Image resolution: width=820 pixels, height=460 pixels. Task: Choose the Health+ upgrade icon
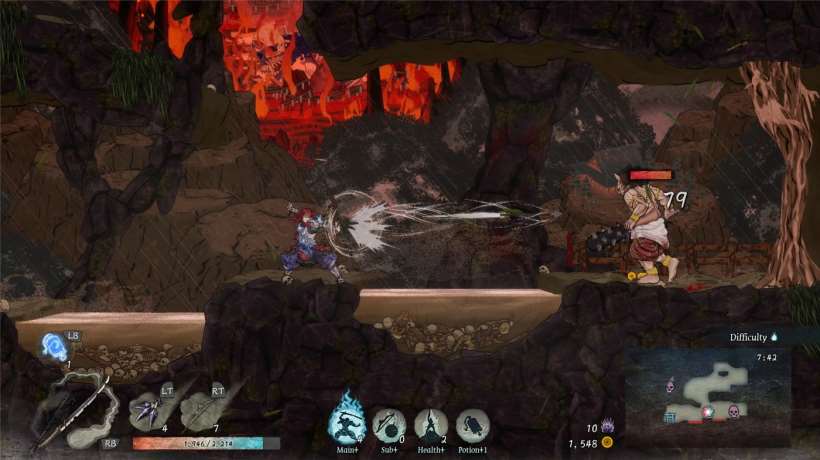pos(431,425)
